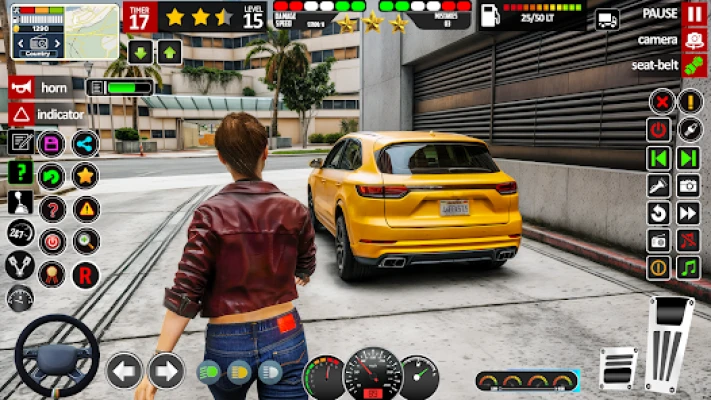This screenshot has width=711, height=400.
Task: Click the red power button on right panel
Action: coord(658,130)
